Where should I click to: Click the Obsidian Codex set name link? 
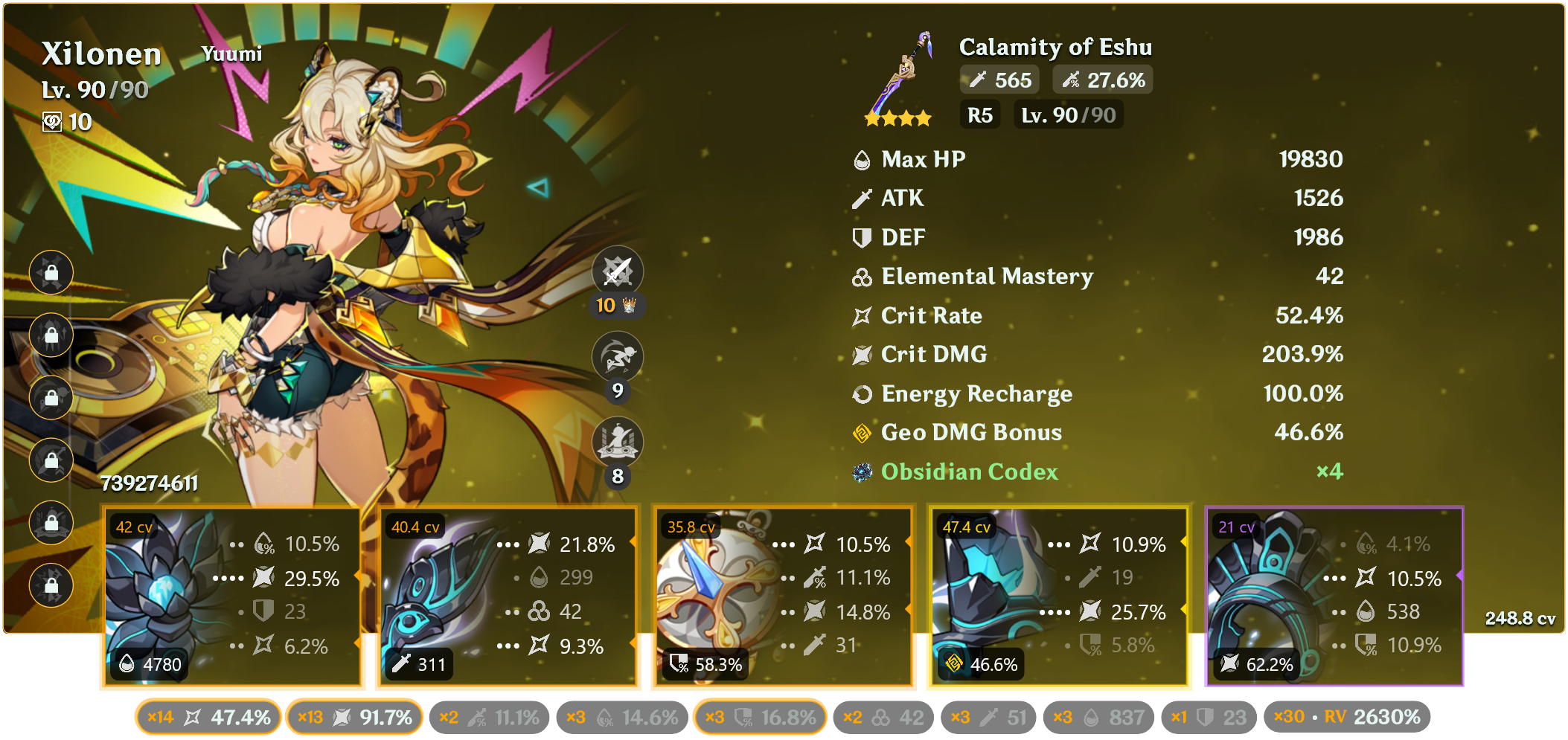click(x=969, y=472)
